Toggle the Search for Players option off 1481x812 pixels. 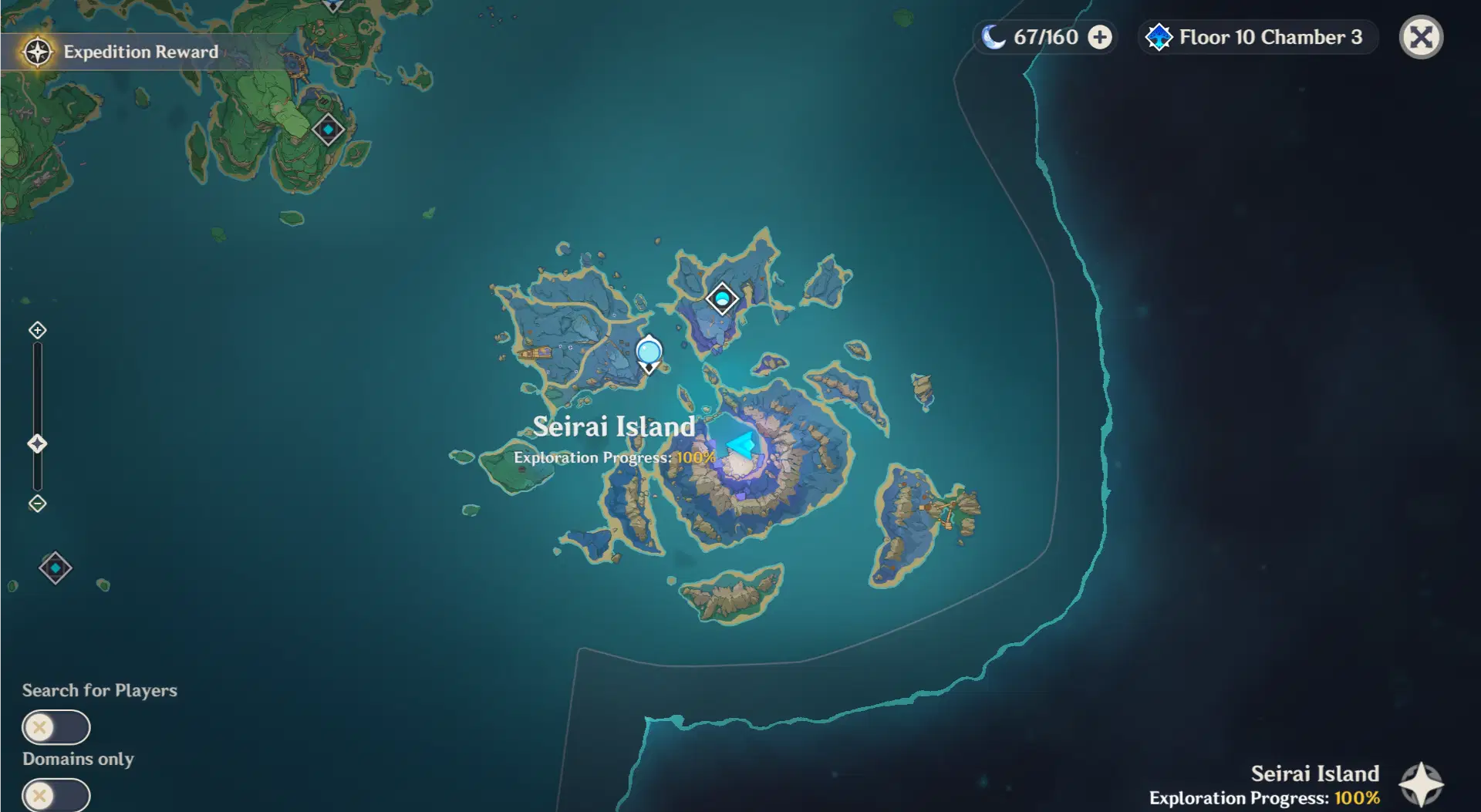(55, 727)
